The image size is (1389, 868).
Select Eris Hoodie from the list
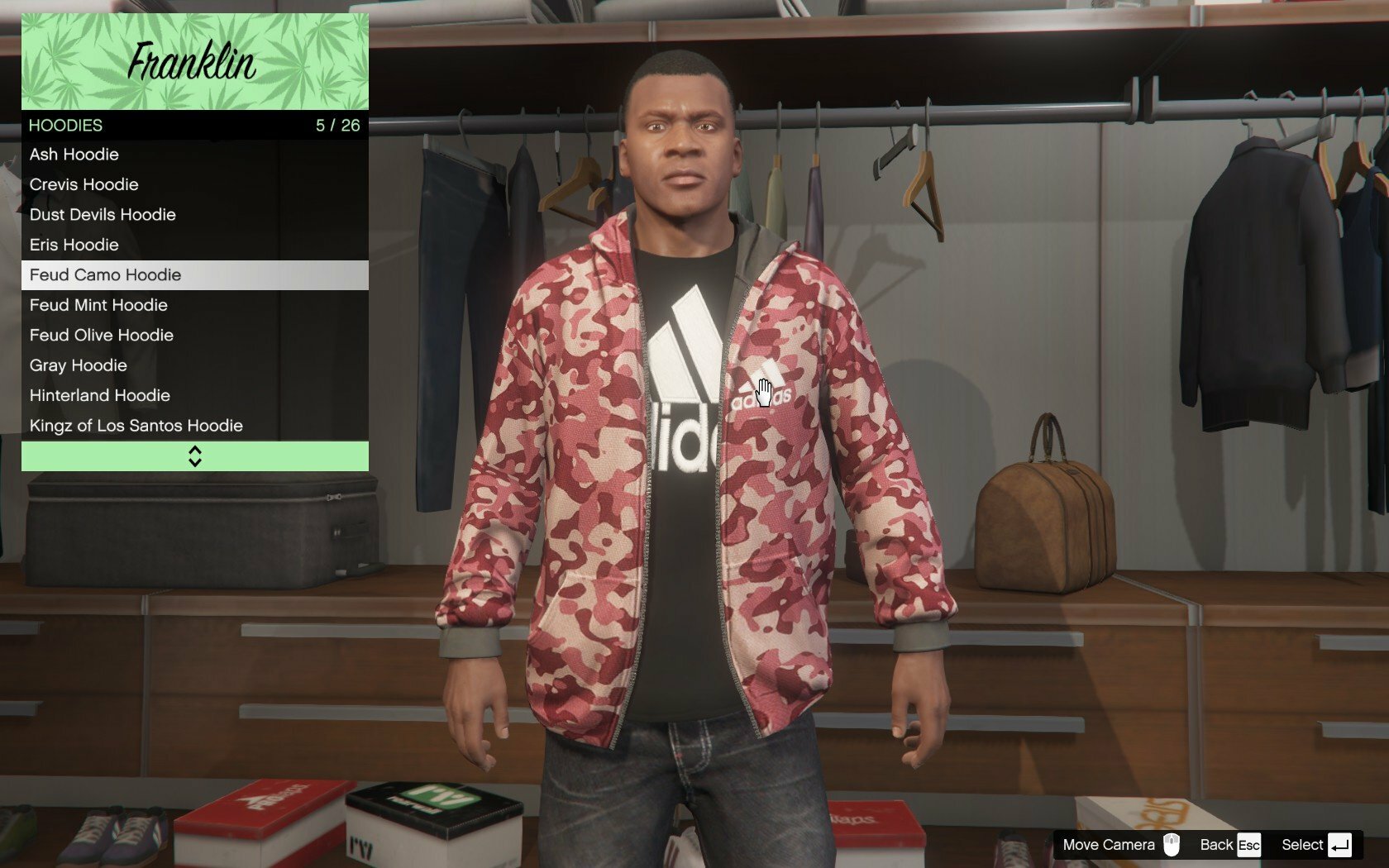pyautogui.click(x=194, y=245)
